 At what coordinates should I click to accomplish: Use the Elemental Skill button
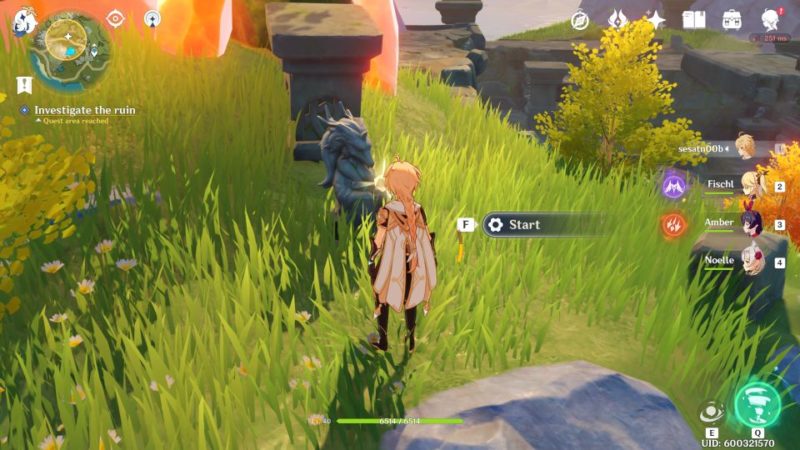[x=712, y=411]
